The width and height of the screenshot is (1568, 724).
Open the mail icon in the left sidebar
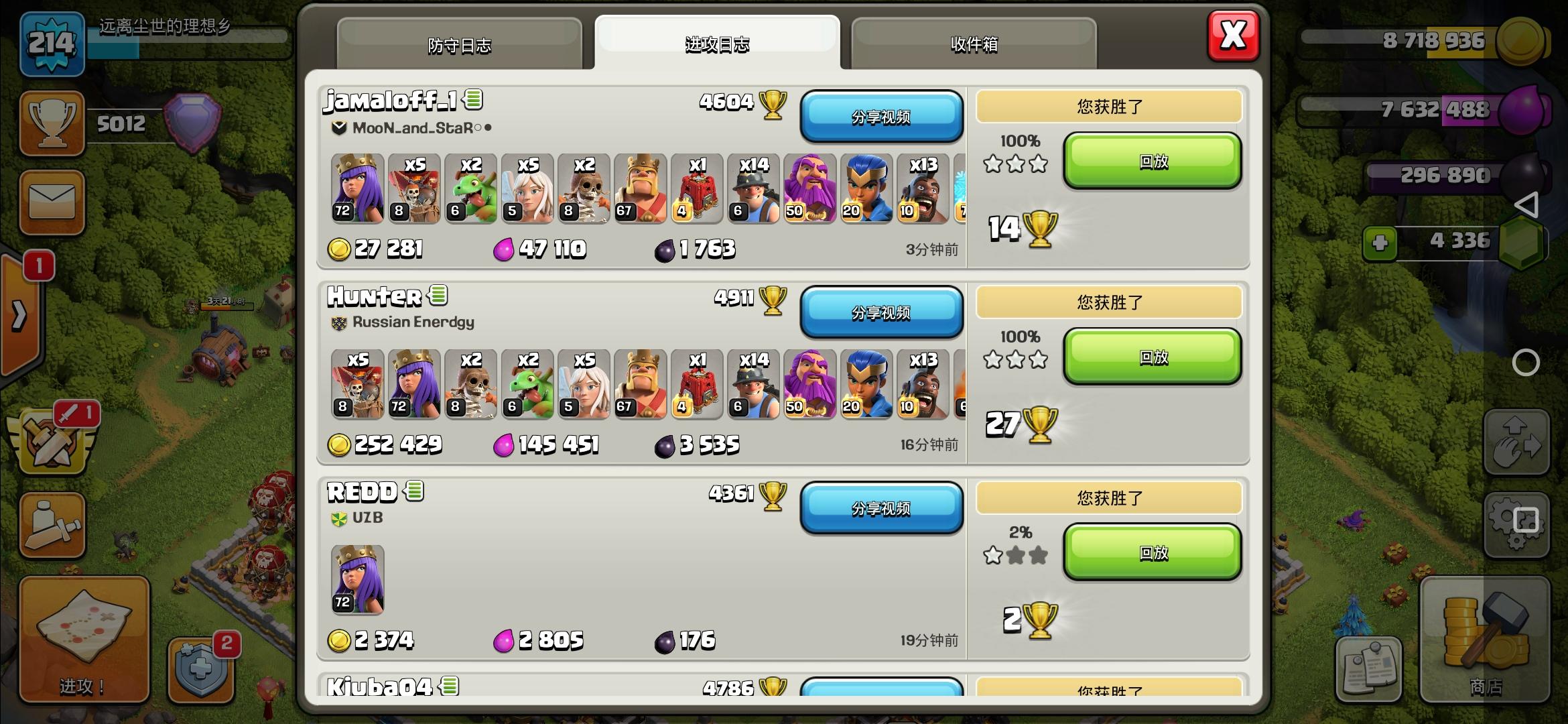click(52, 201)
